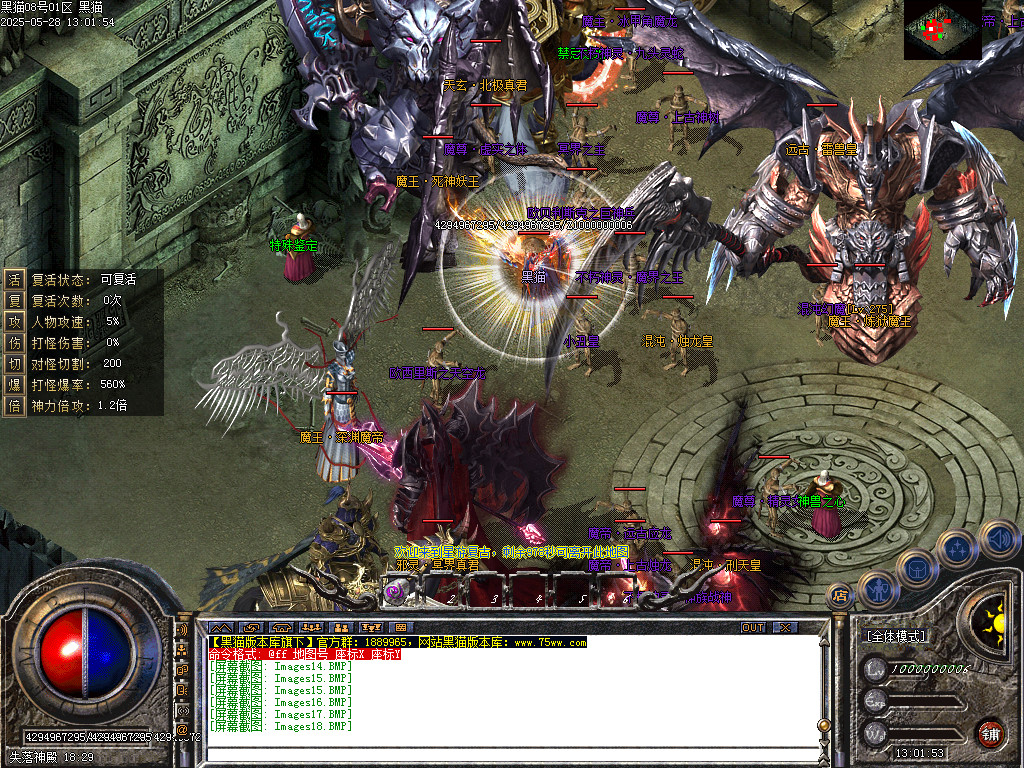
Task: Close the chat panel with X button
Action: click(786, 627)
